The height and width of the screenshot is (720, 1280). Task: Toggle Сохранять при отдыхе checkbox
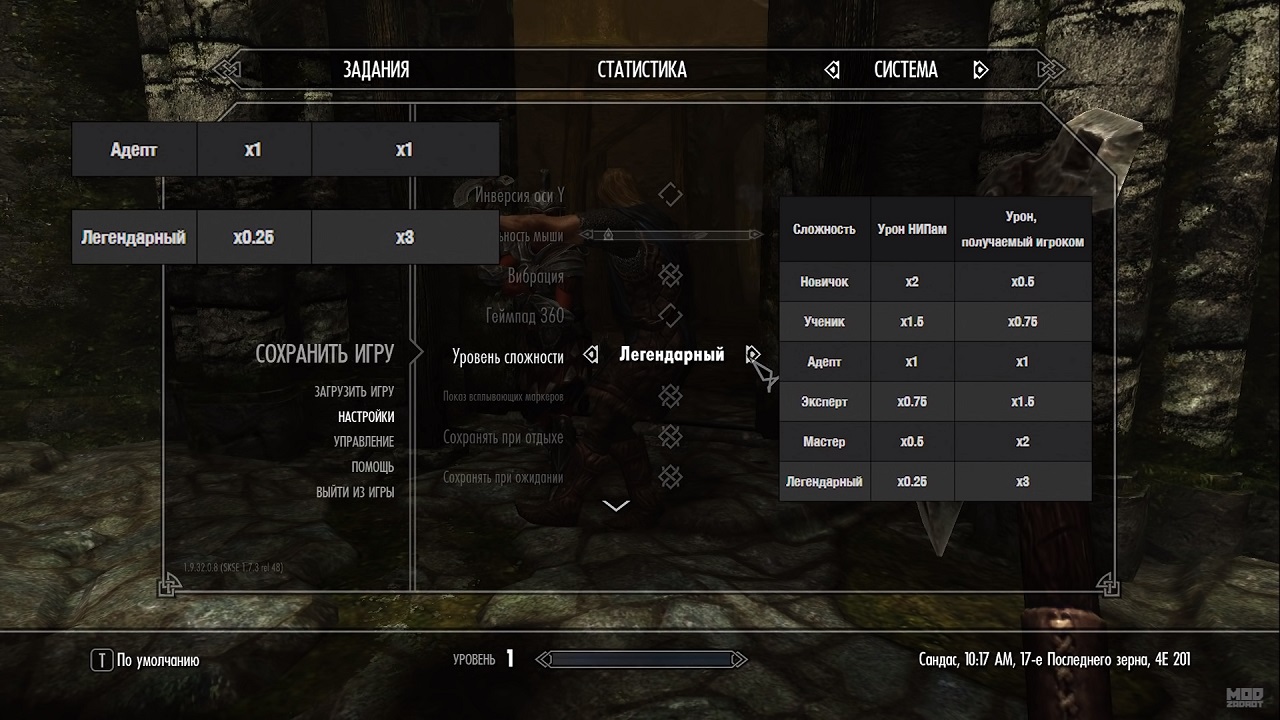(670, 437)
